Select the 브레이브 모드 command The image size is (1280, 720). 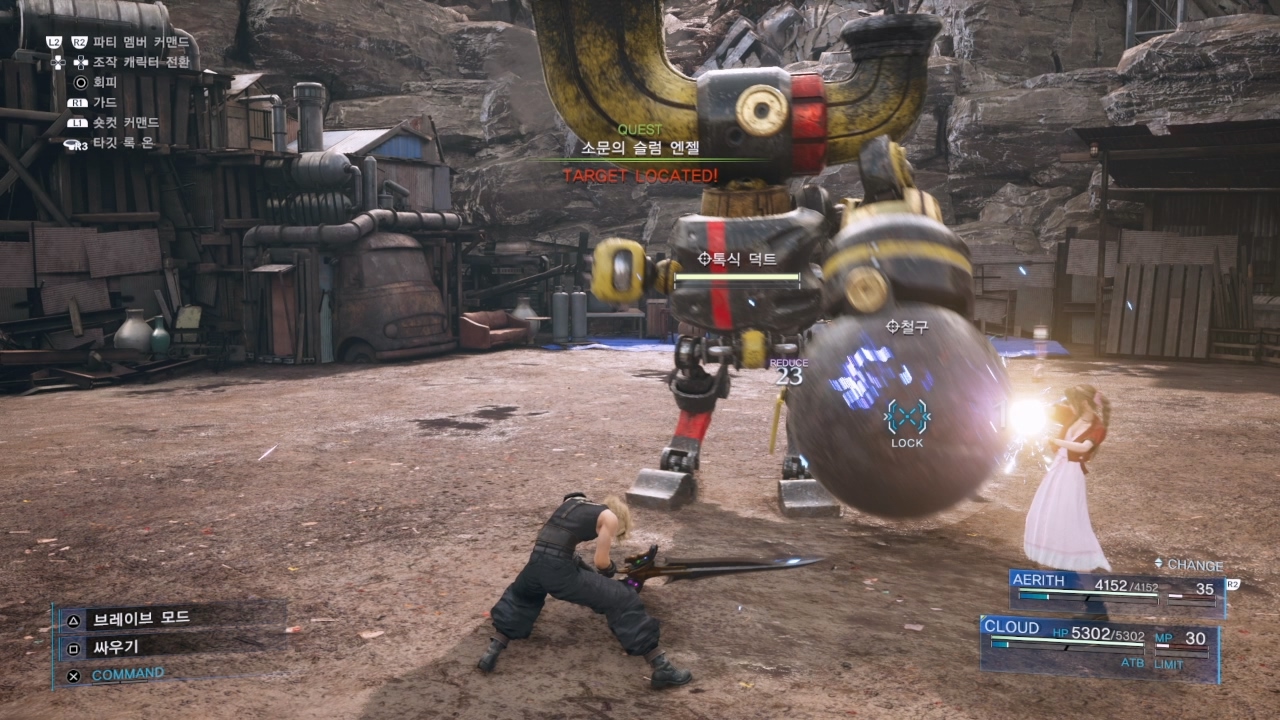139,617
